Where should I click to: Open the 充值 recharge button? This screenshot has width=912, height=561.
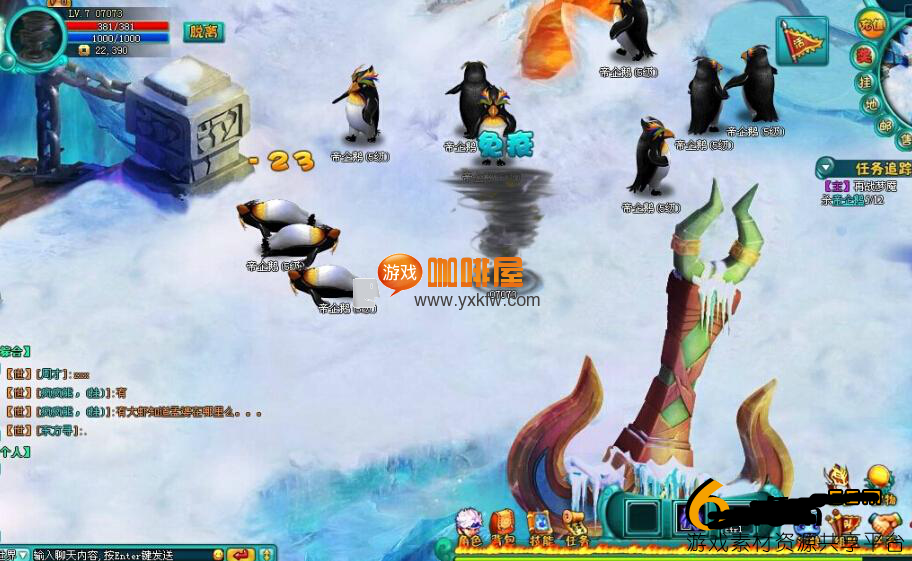pos(871,25)
